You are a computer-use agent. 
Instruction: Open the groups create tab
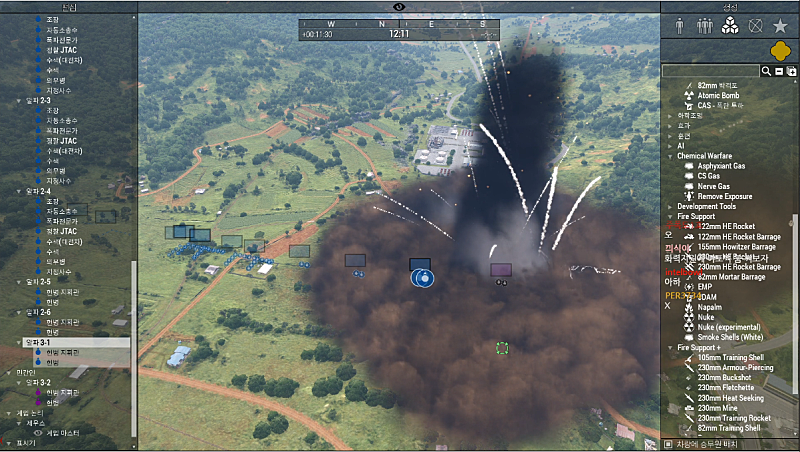(705, 26)
